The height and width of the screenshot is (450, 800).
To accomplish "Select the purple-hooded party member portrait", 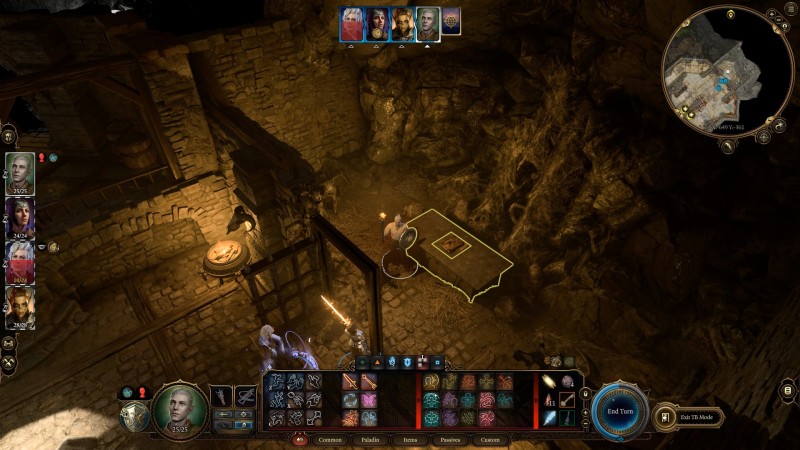I will [x=20, y=216].
